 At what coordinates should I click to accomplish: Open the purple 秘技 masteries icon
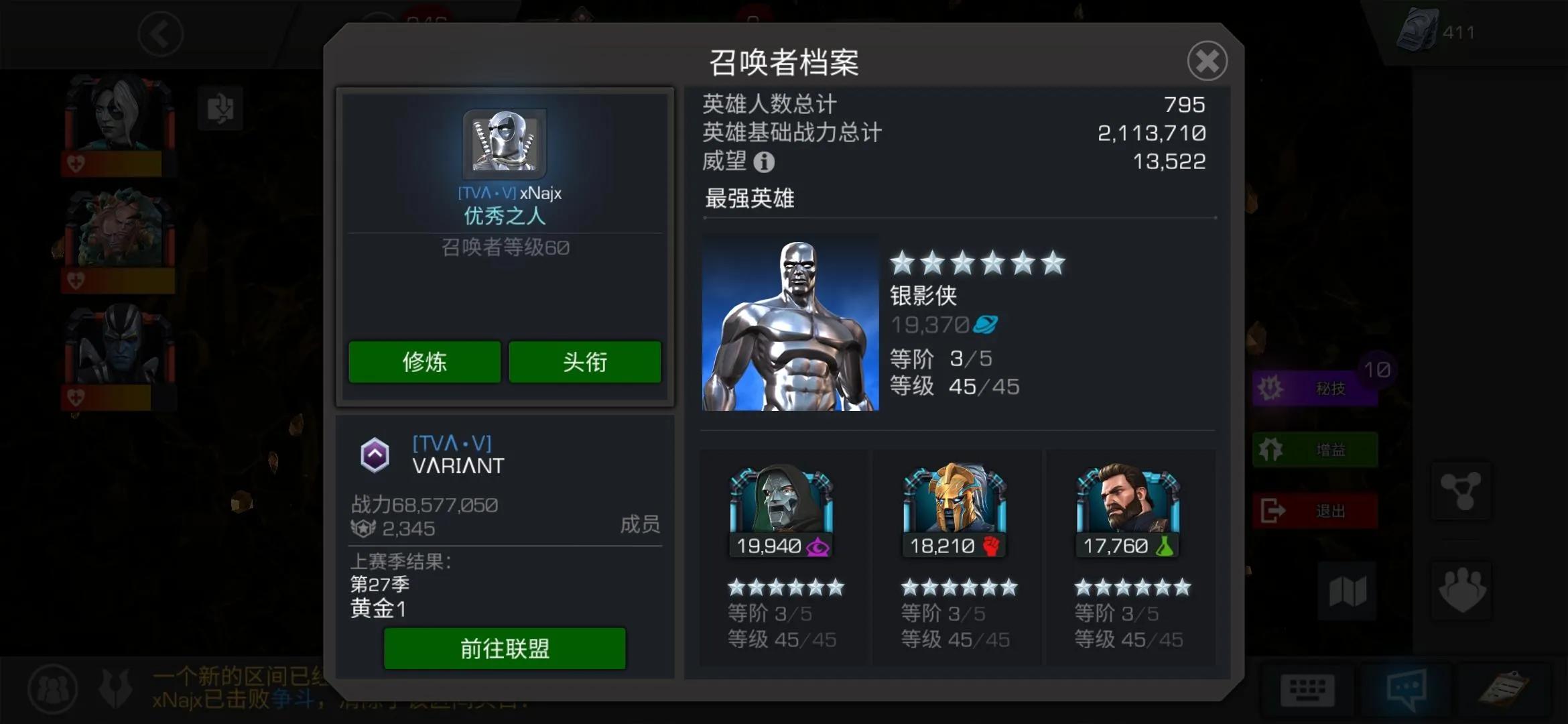[1315, 387]
